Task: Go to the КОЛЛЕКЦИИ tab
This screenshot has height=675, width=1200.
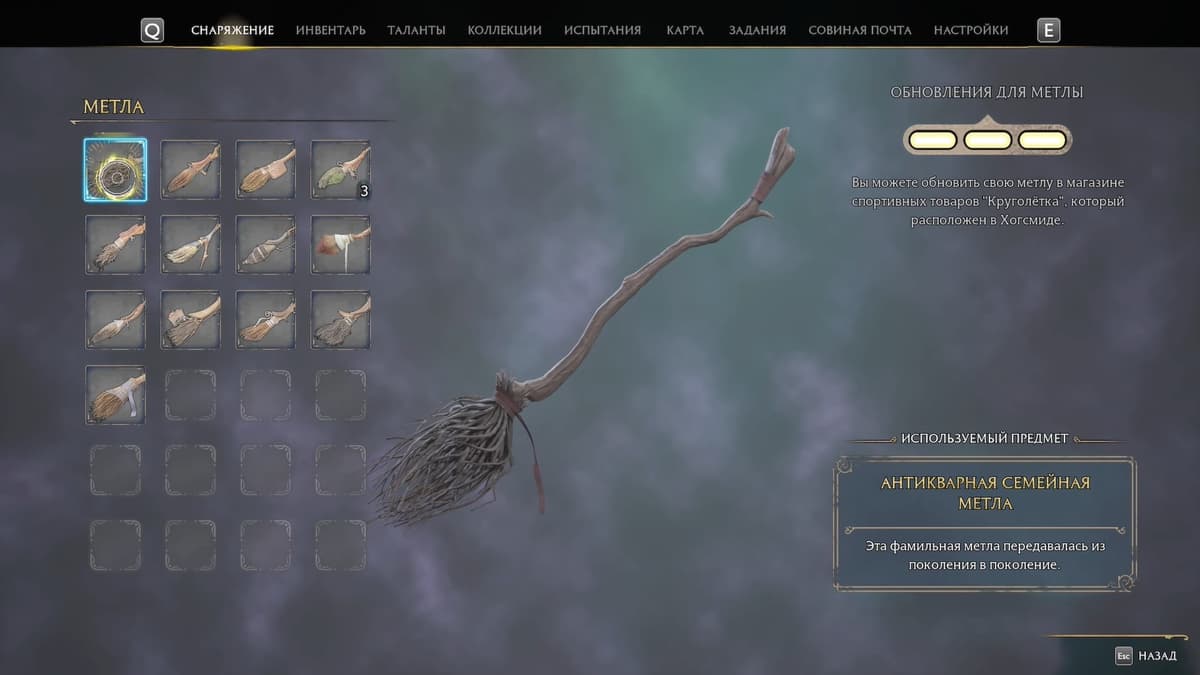Action: click(504, 30)
